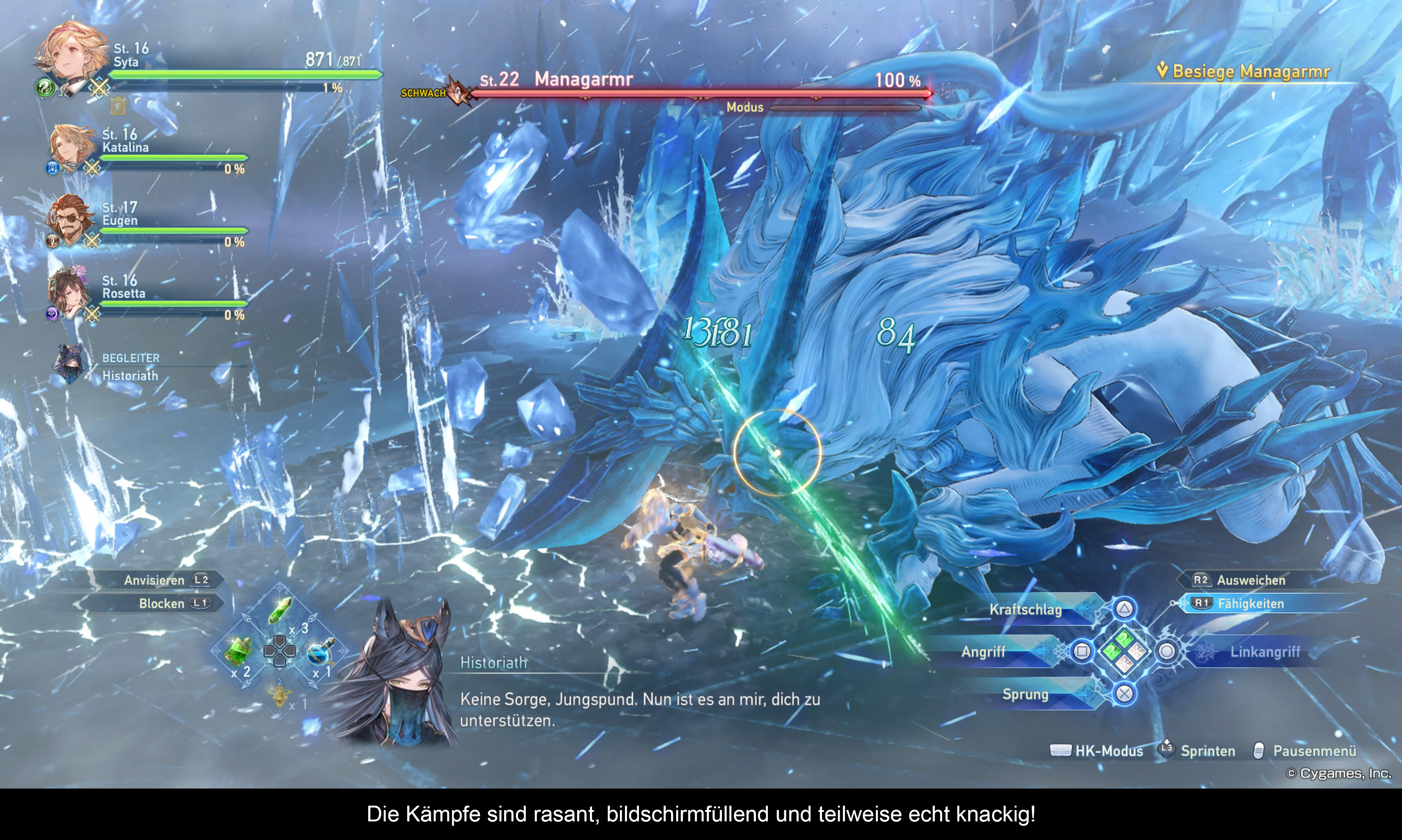Select the Blocken guard label
This screenshot has height=840, width=1402.
162,604
